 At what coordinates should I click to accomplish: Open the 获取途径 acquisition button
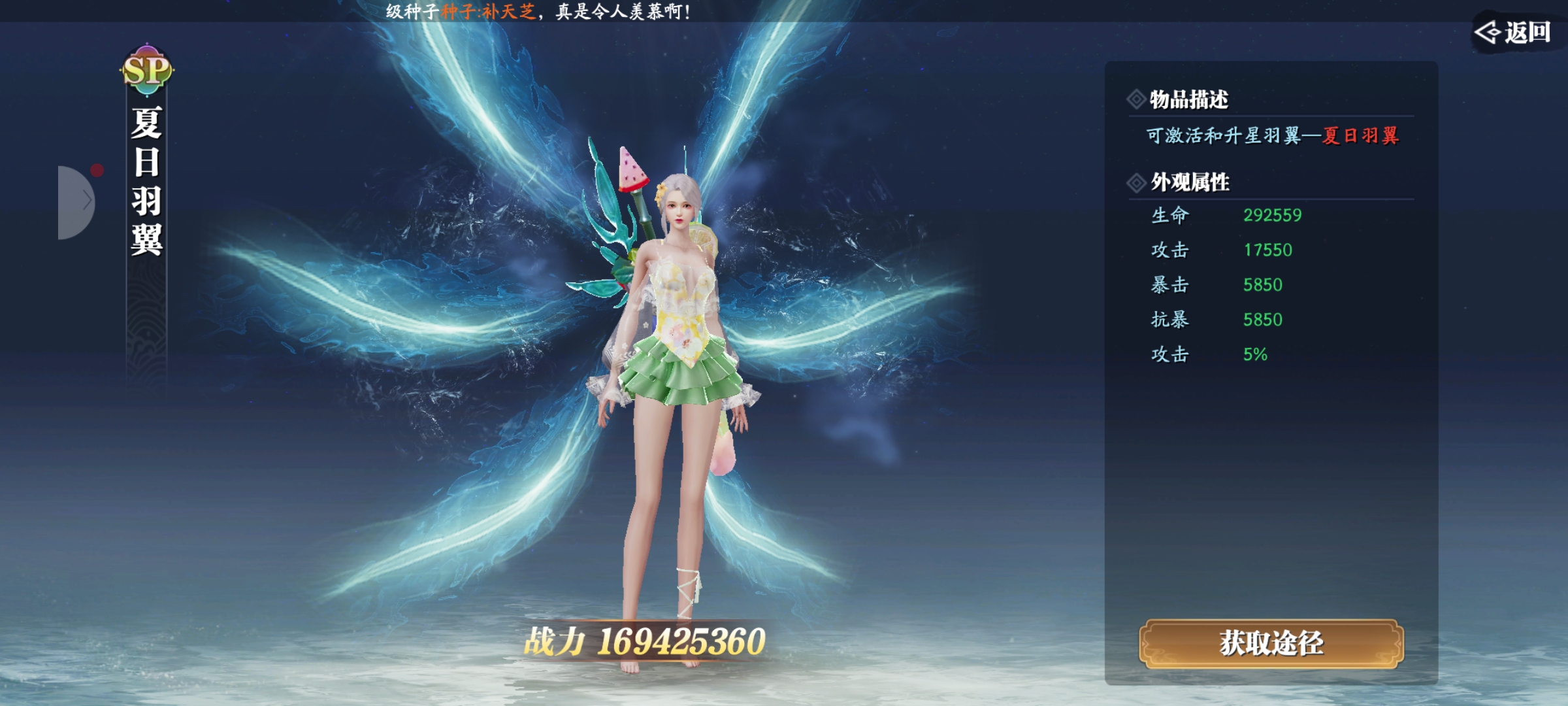click(1271, 644)
